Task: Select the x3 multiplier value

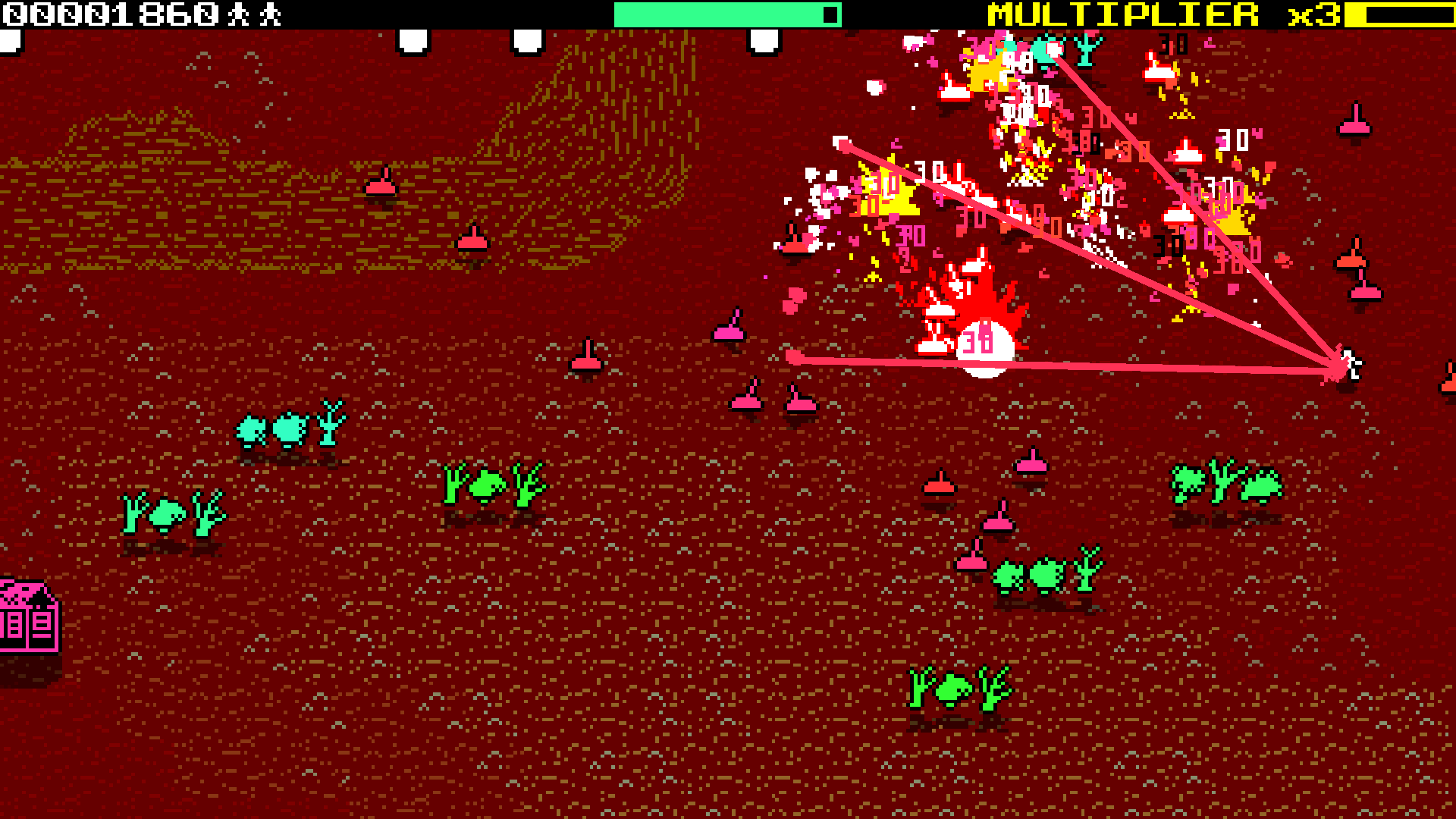Action: point(1312,14)
